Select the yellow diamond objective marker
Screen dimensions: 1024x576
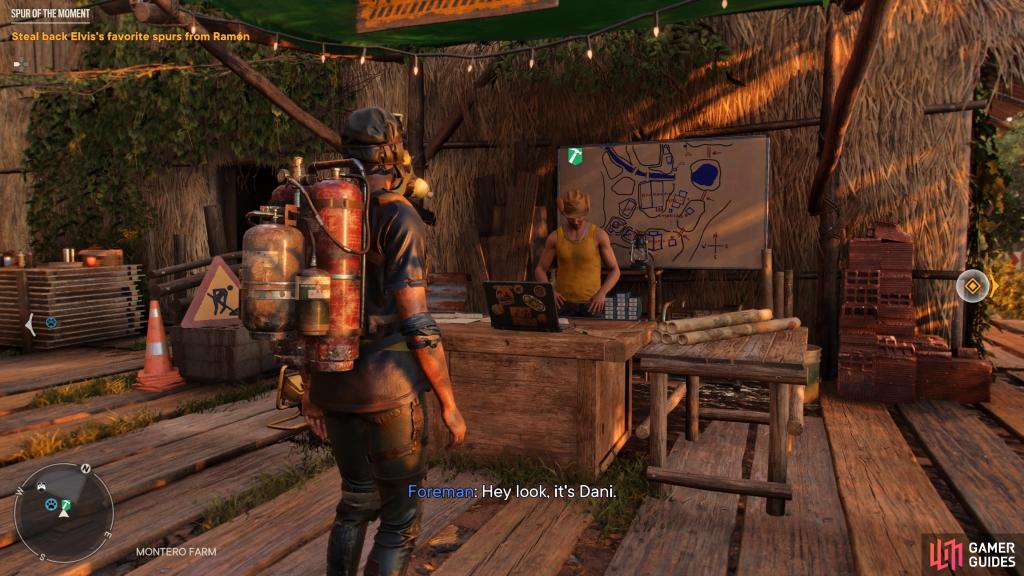(972, 286)
